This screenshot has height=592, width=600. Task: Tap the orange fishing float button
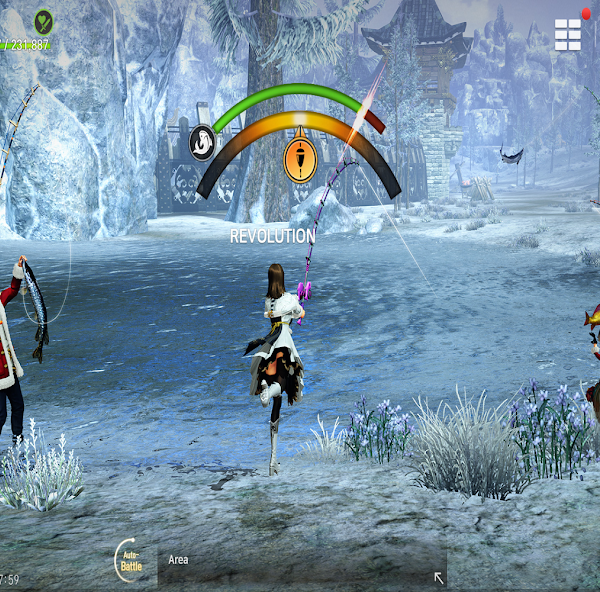(300, 160)
